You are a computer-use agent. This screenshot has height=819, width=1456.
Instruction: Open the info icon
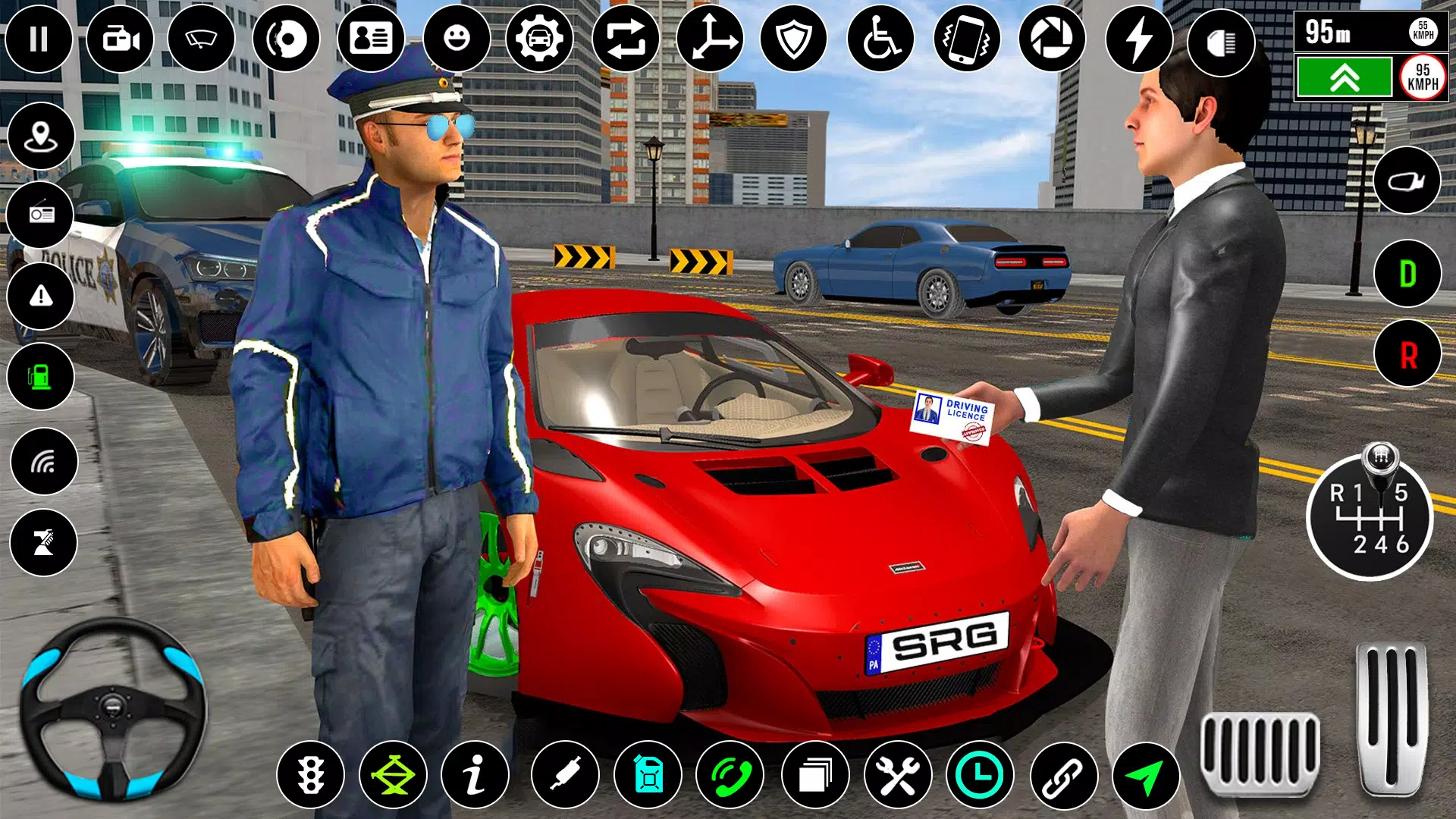point(475,775)
